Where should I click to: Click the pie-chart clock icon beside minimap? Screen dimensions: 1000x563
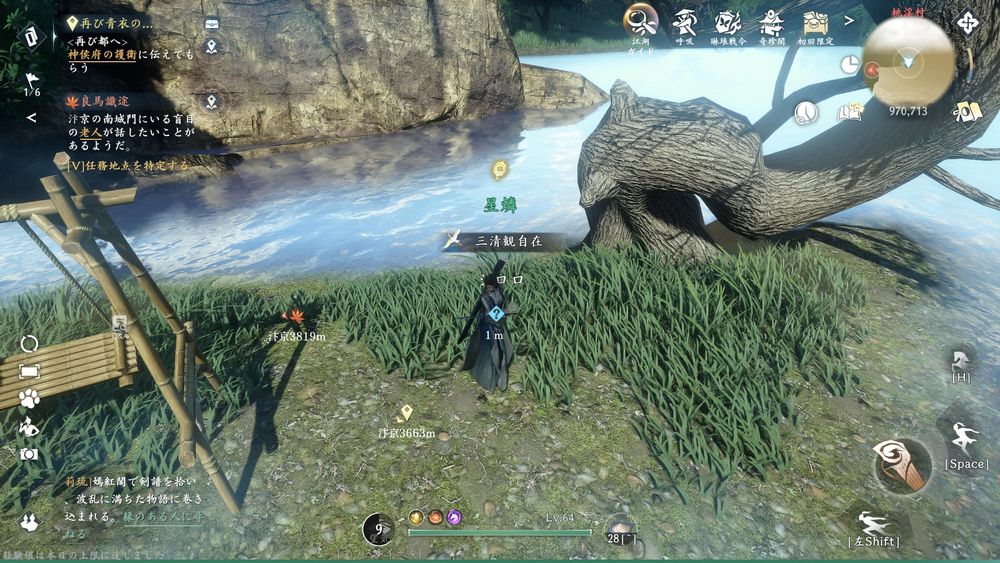(849, 64)
